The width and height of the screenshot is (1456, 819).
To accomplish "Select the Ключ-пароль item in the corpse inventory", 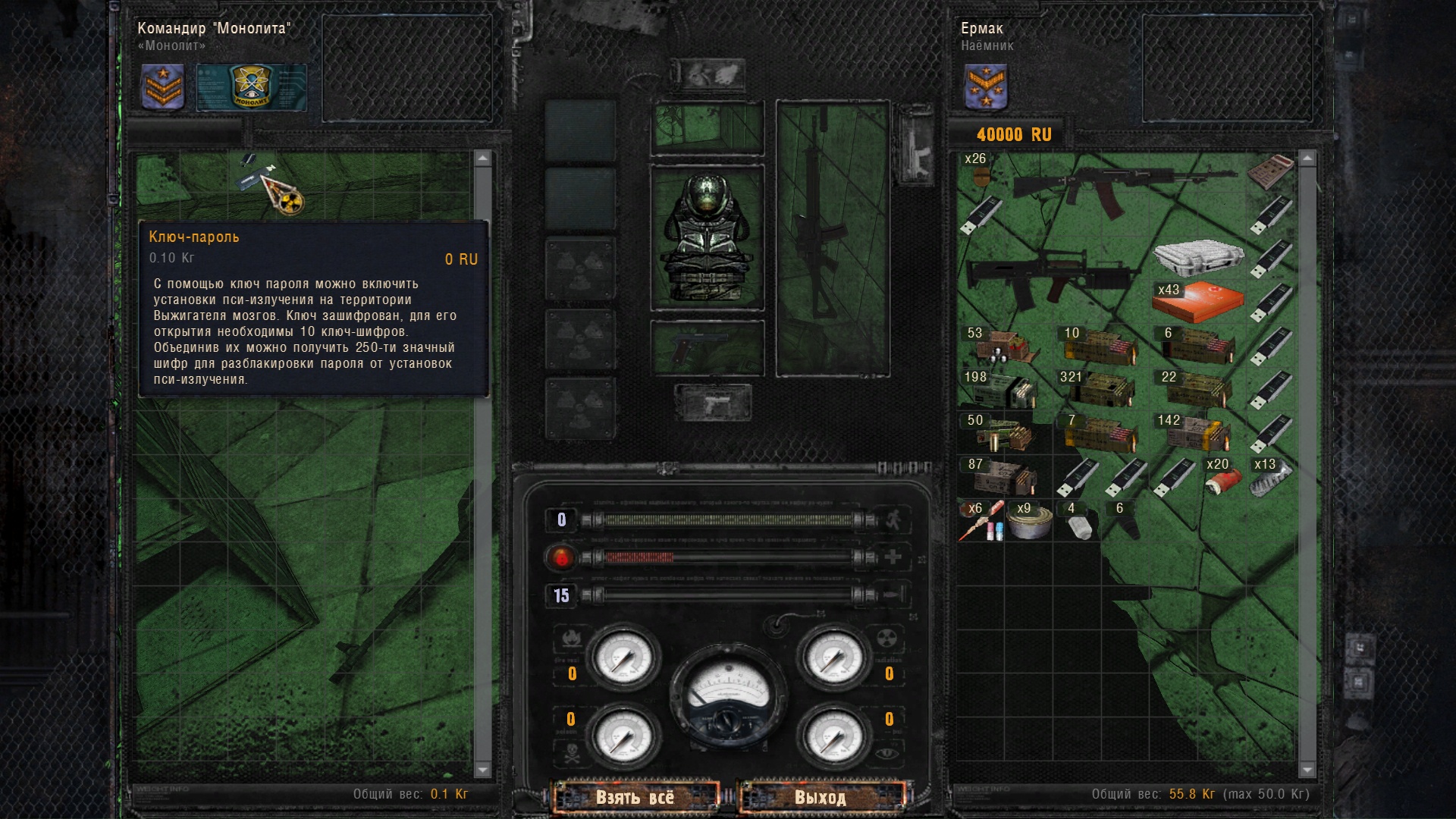I will pos(271,184).
